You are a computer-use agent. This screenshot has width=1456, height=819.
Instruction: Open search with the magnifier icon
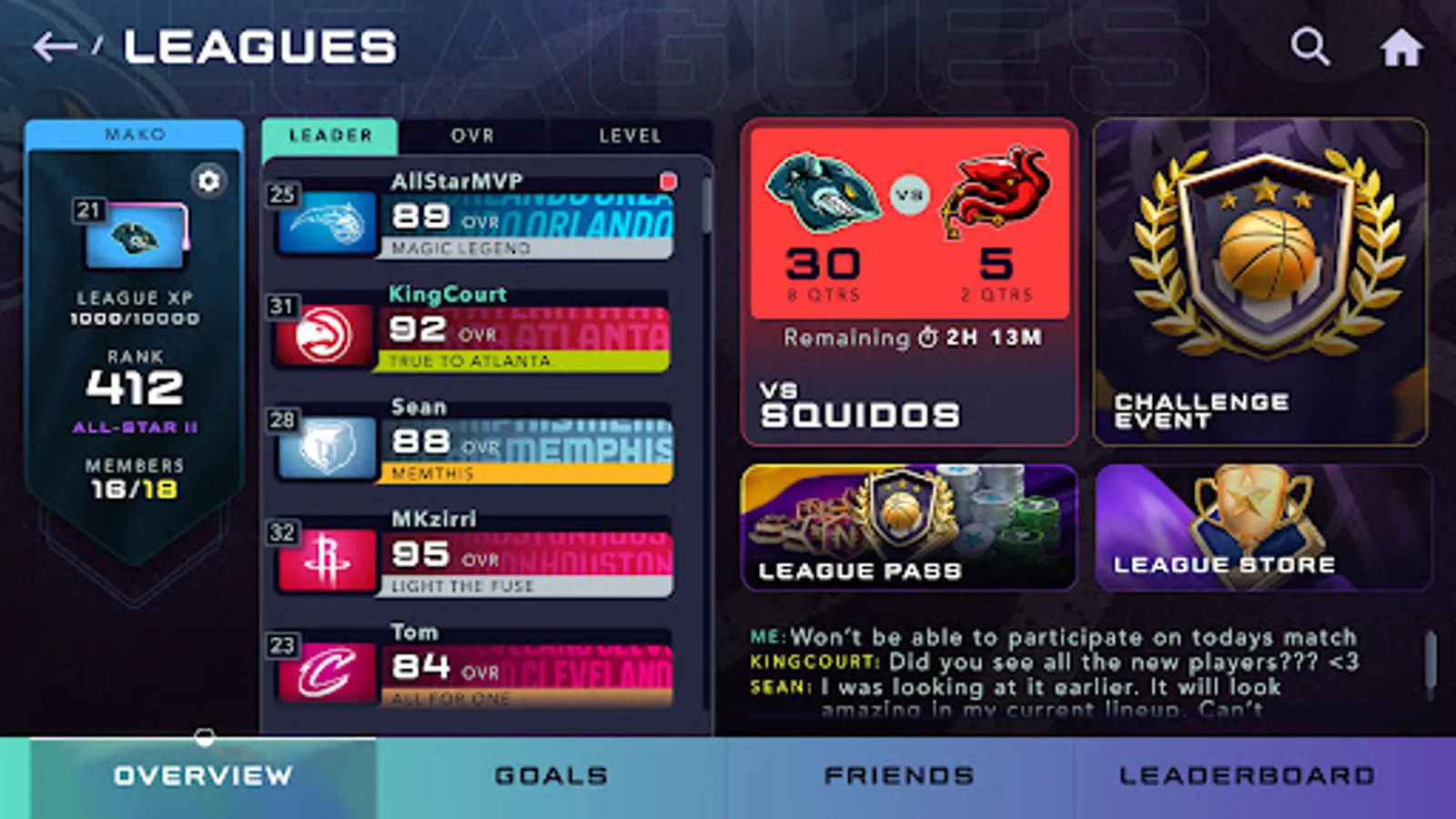click(1309, 44)
